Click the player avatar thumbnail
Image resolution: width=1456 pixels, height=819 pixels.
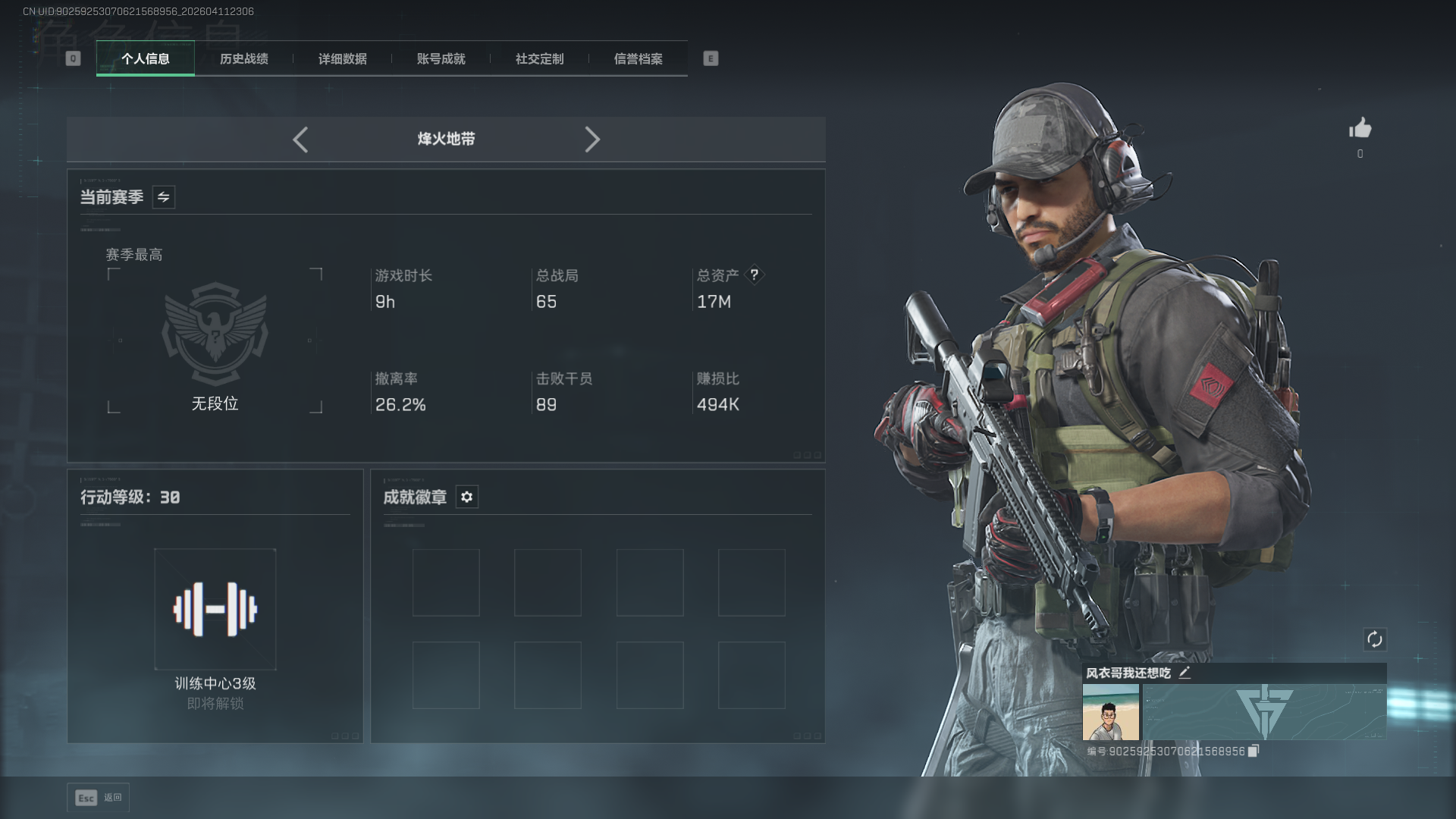1111,712
